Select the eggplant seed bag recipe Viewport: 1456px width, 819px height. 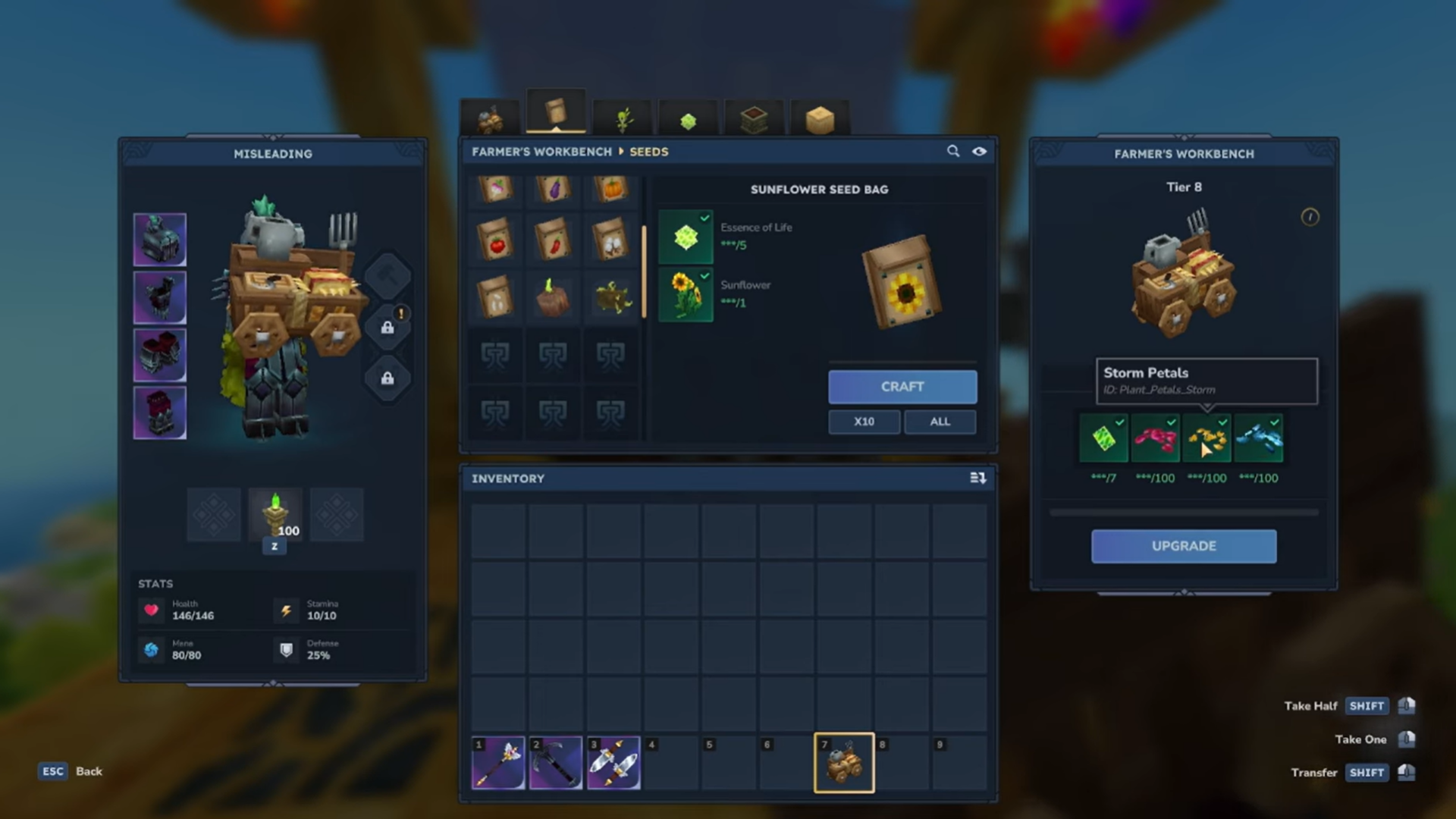point(554,190)
